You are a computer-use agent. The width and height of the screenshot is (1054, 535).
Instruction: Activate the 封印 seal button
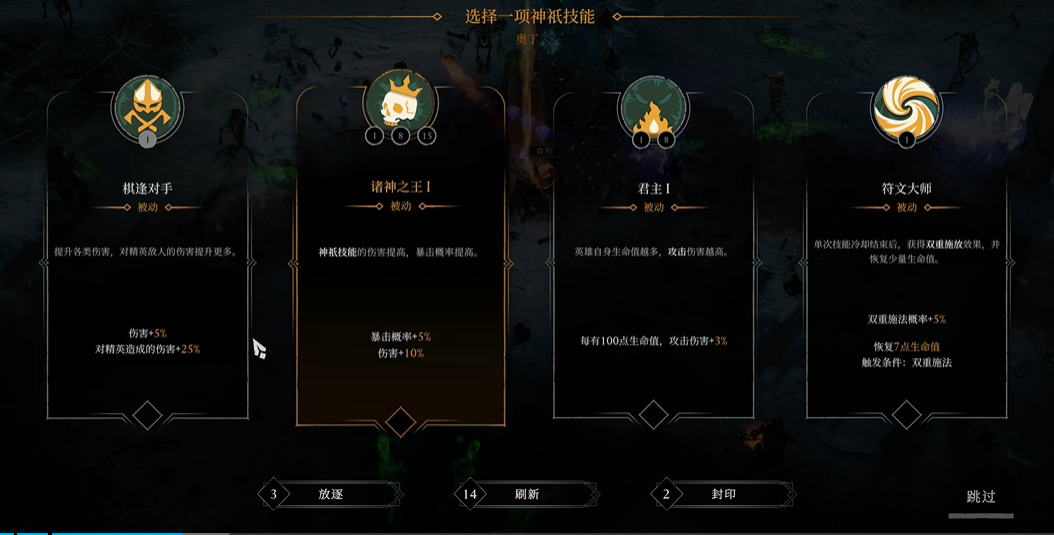(x=723, y=494)
